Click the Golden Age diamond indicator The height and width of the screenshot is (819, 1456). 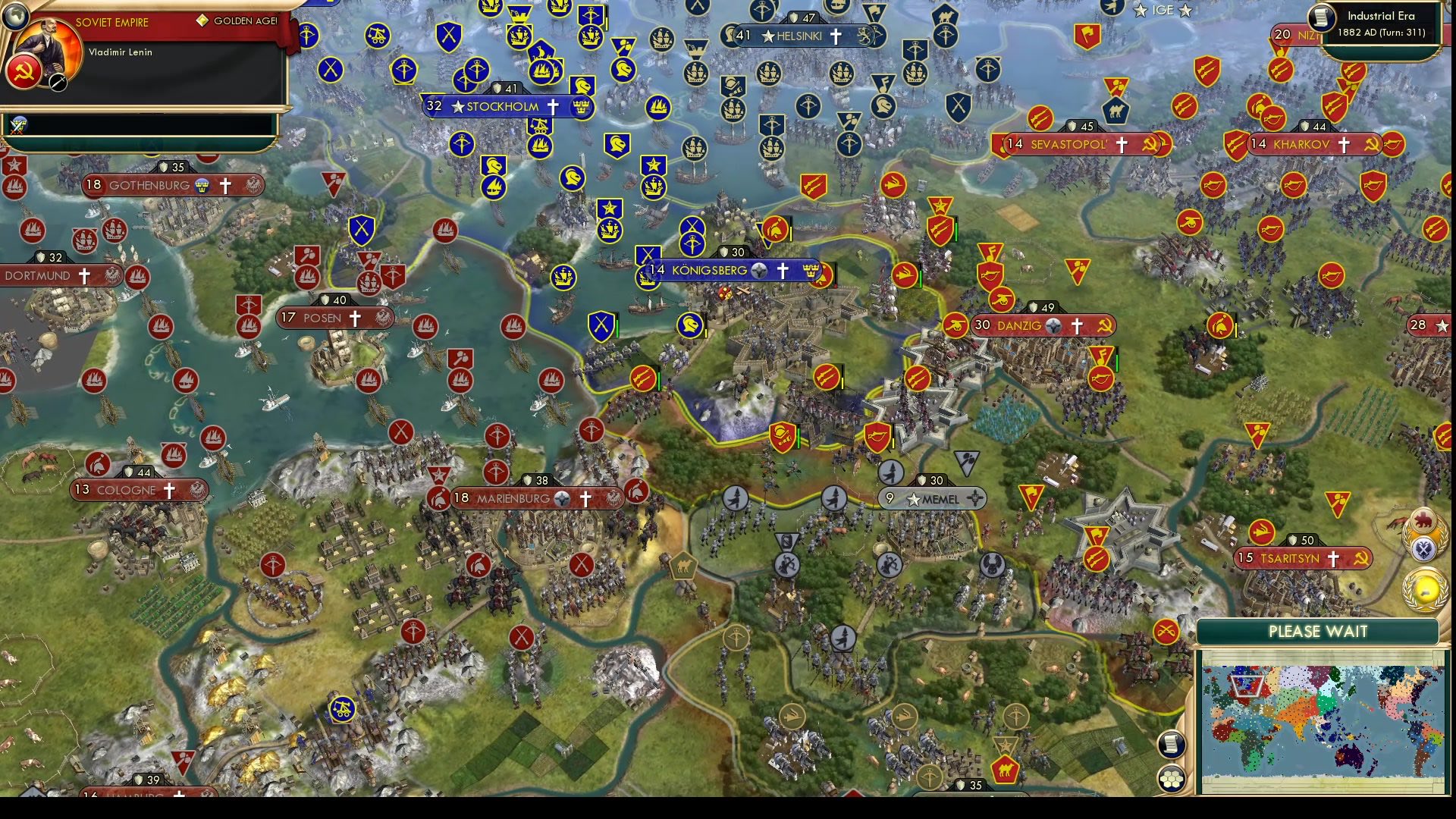pos(202,20)
